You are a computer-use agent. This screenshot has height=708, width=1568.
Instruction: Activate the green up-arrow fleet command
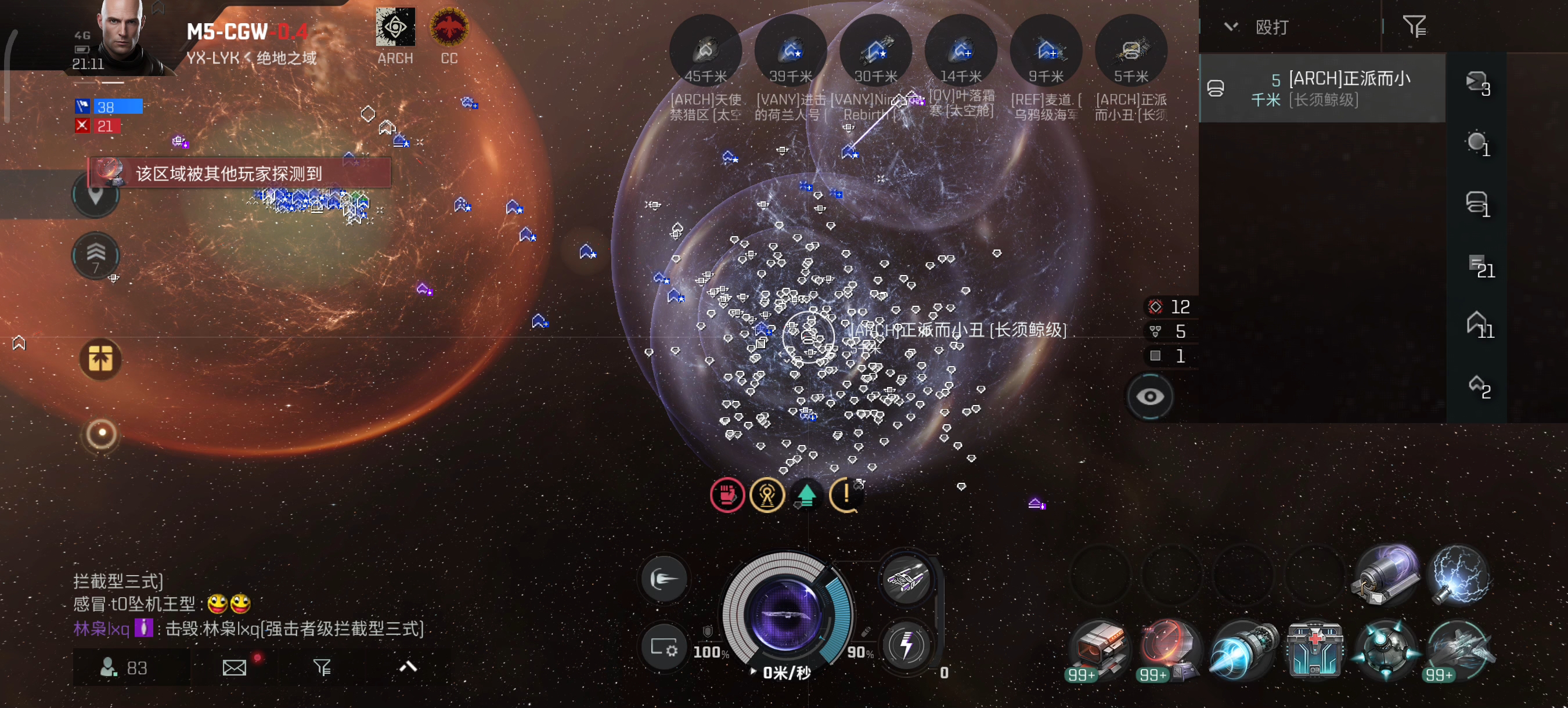coord(806,496)
